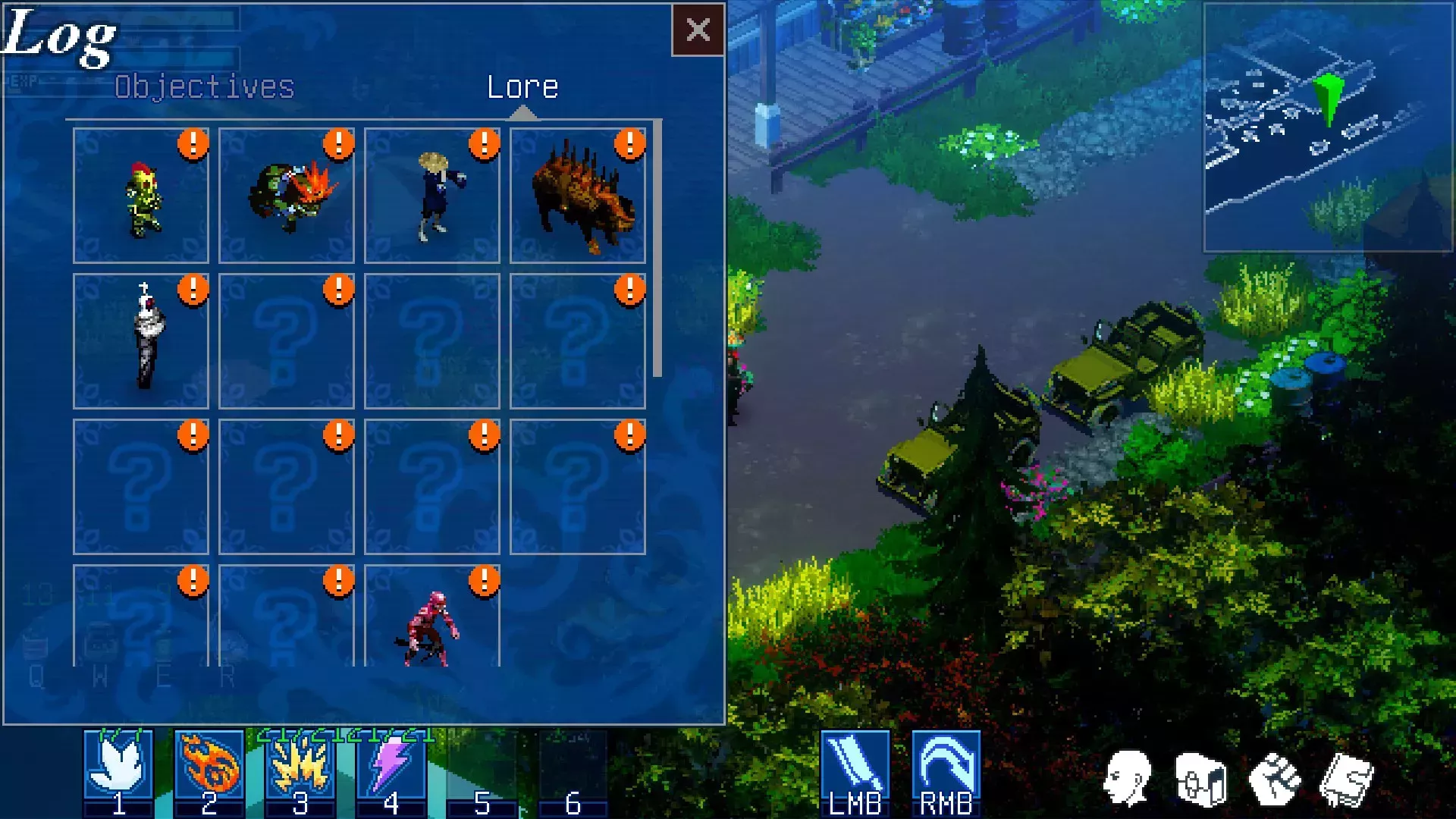Switch to the Objectives tab
Image resolution: width=1456 pixels, height=819 pixels.
pyautogui.click(x=204, y=87)
